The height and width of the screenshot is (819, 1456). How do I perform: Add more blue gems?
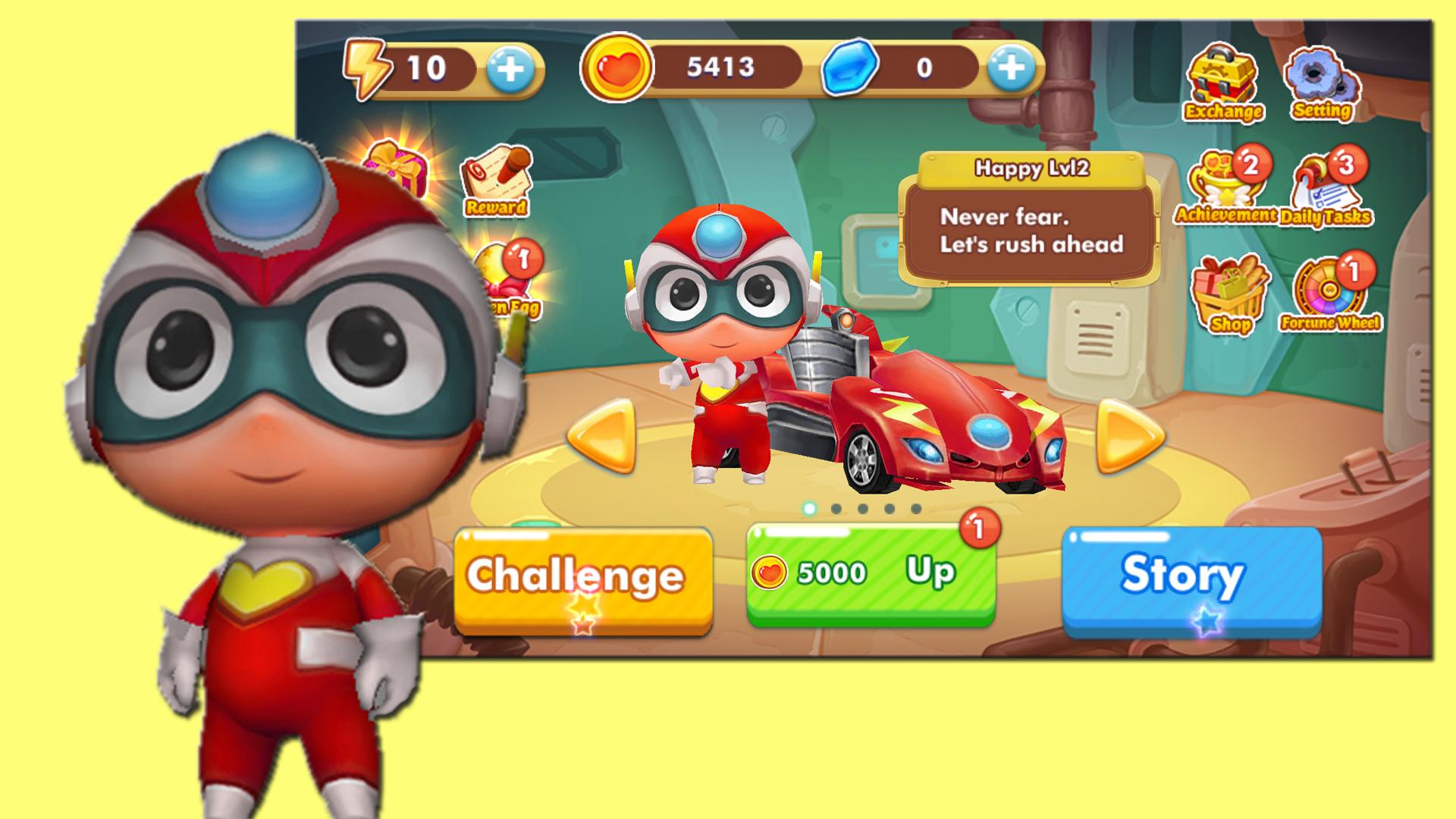point(1012,69)
